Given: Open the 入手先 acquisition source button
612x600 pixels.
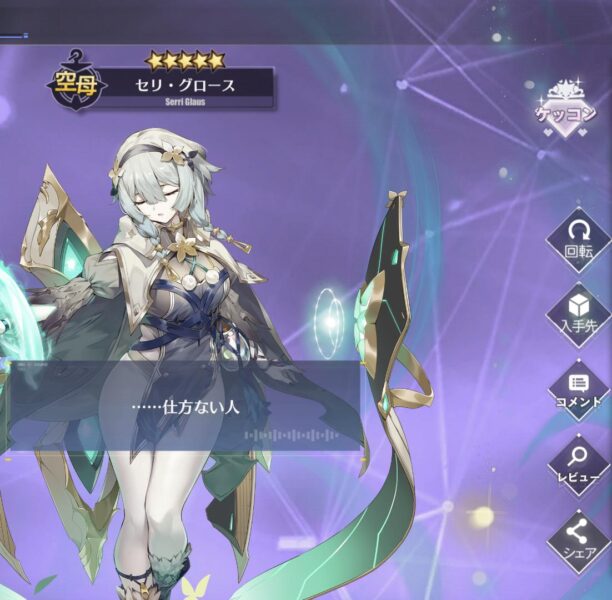Looking at the screenshot, I should [x=579, y=312].
